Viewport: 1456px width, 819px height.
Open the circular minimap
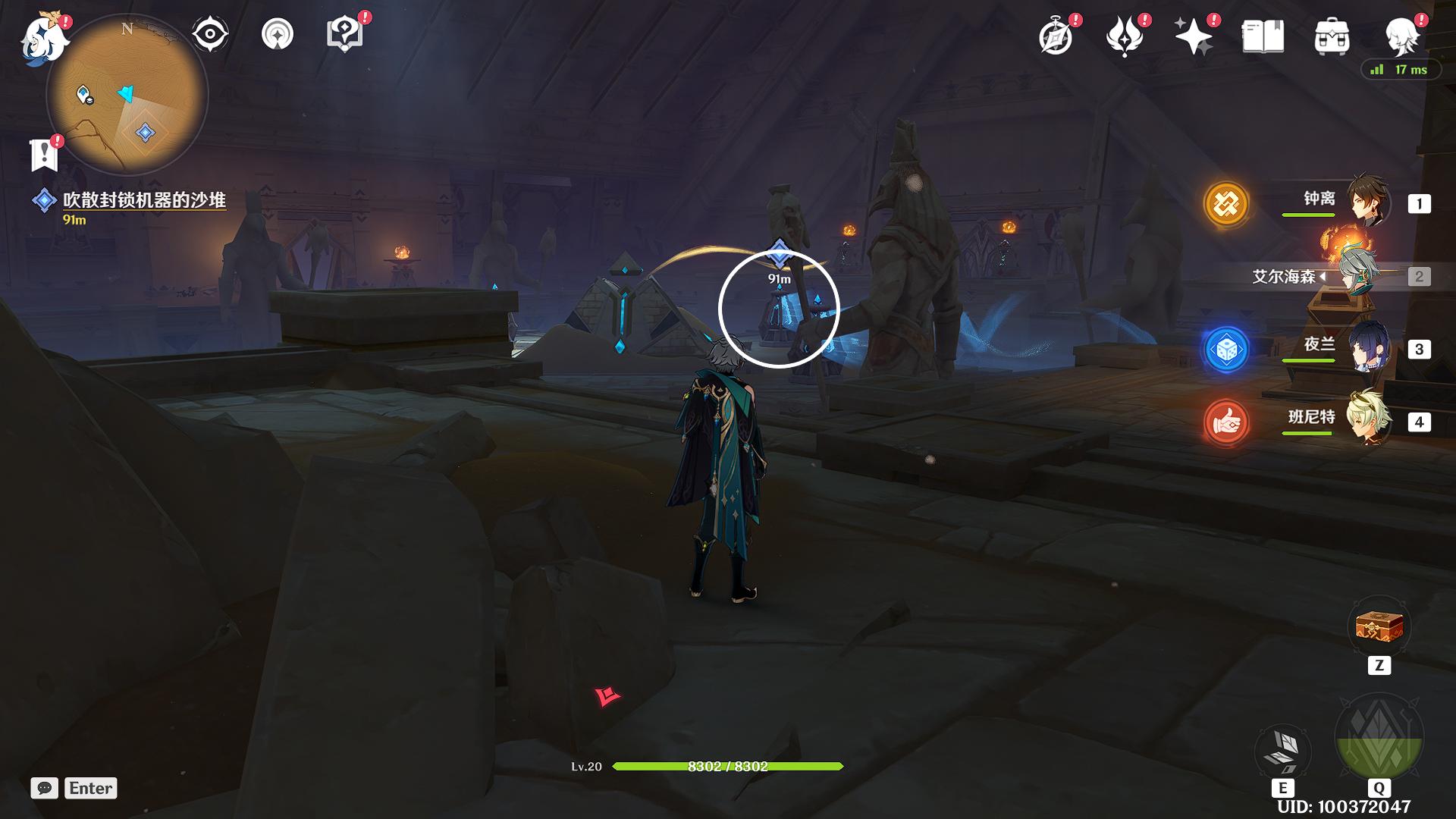[127, 96]
